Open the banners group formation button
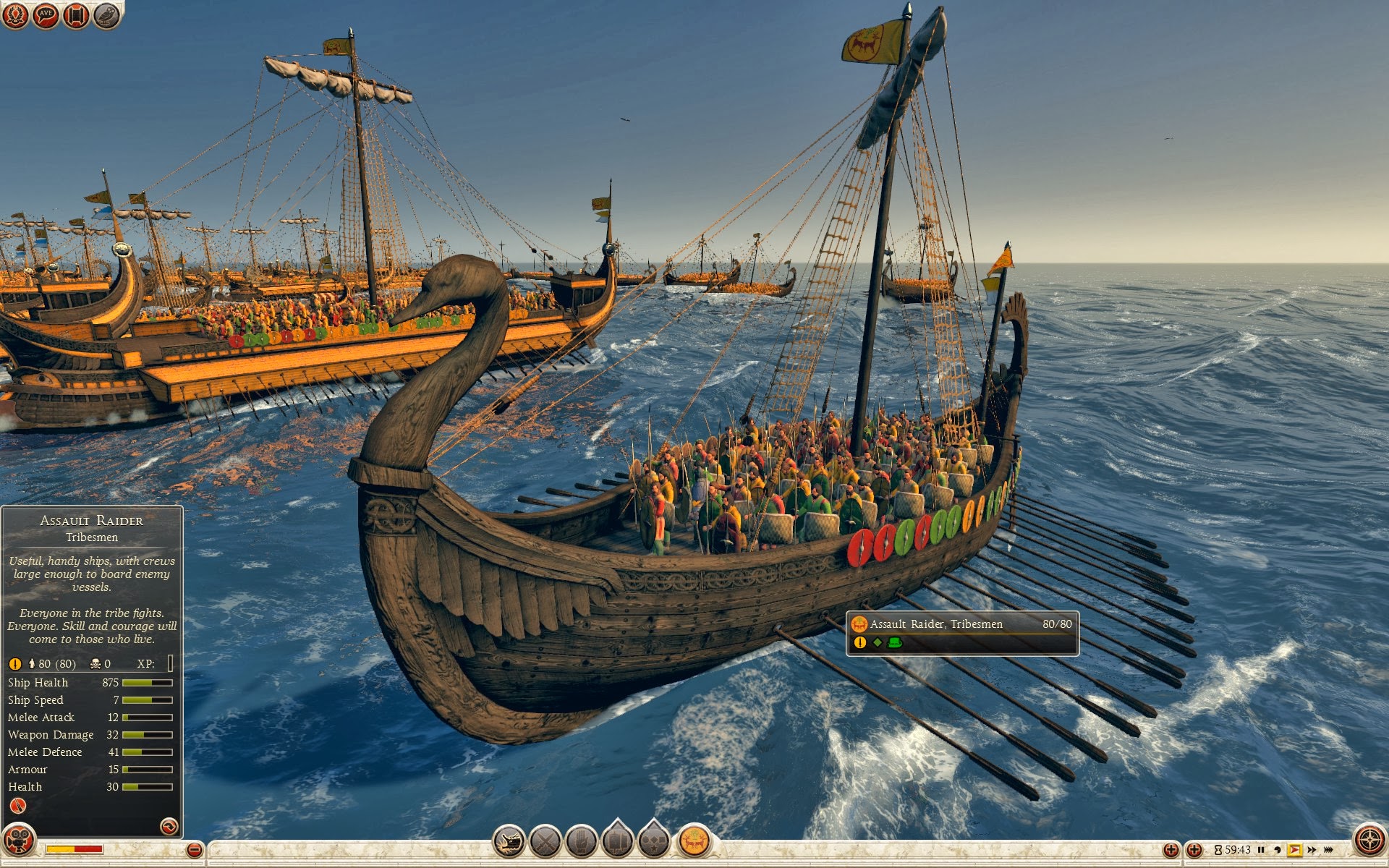This screenshot has height=868, width=1389. pyautogui.click(x=618, y=841)
